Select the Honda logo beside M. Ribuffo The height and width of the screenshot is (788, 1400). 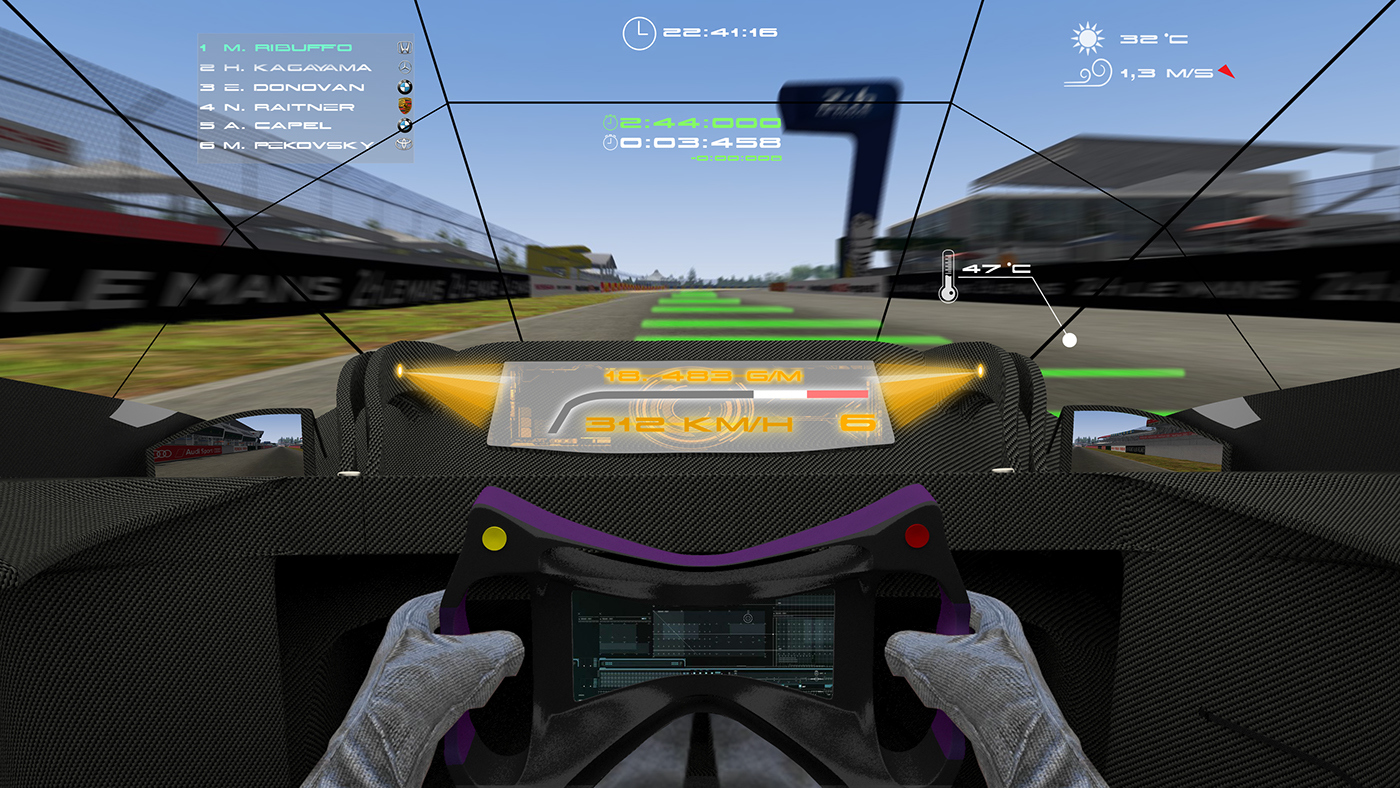pyautogui.click(x=403, y=46)
